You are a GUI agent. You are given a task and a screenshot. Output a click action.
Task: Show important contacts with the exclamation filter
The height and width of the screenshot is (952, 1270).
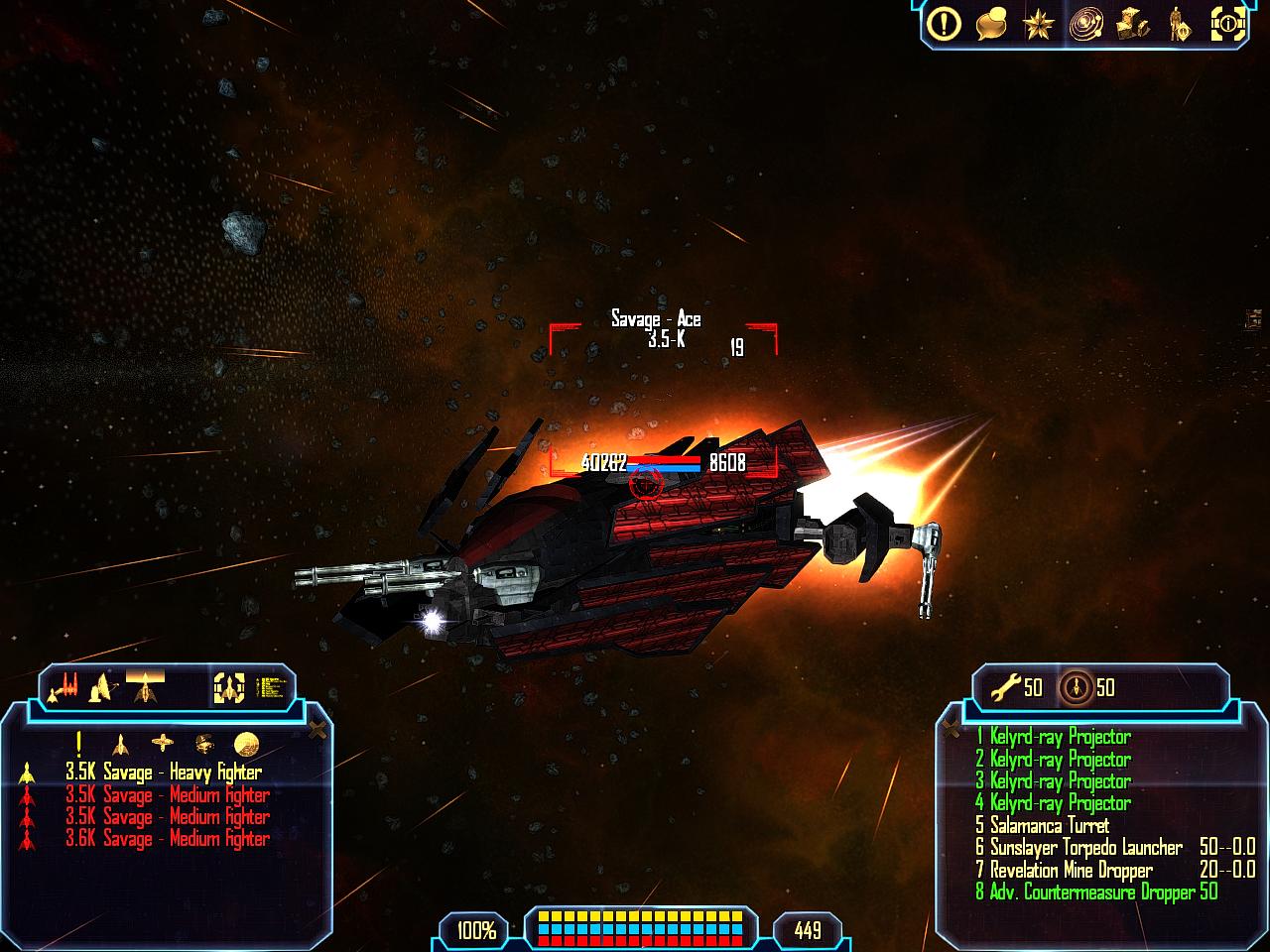click(x=78, y=743)
